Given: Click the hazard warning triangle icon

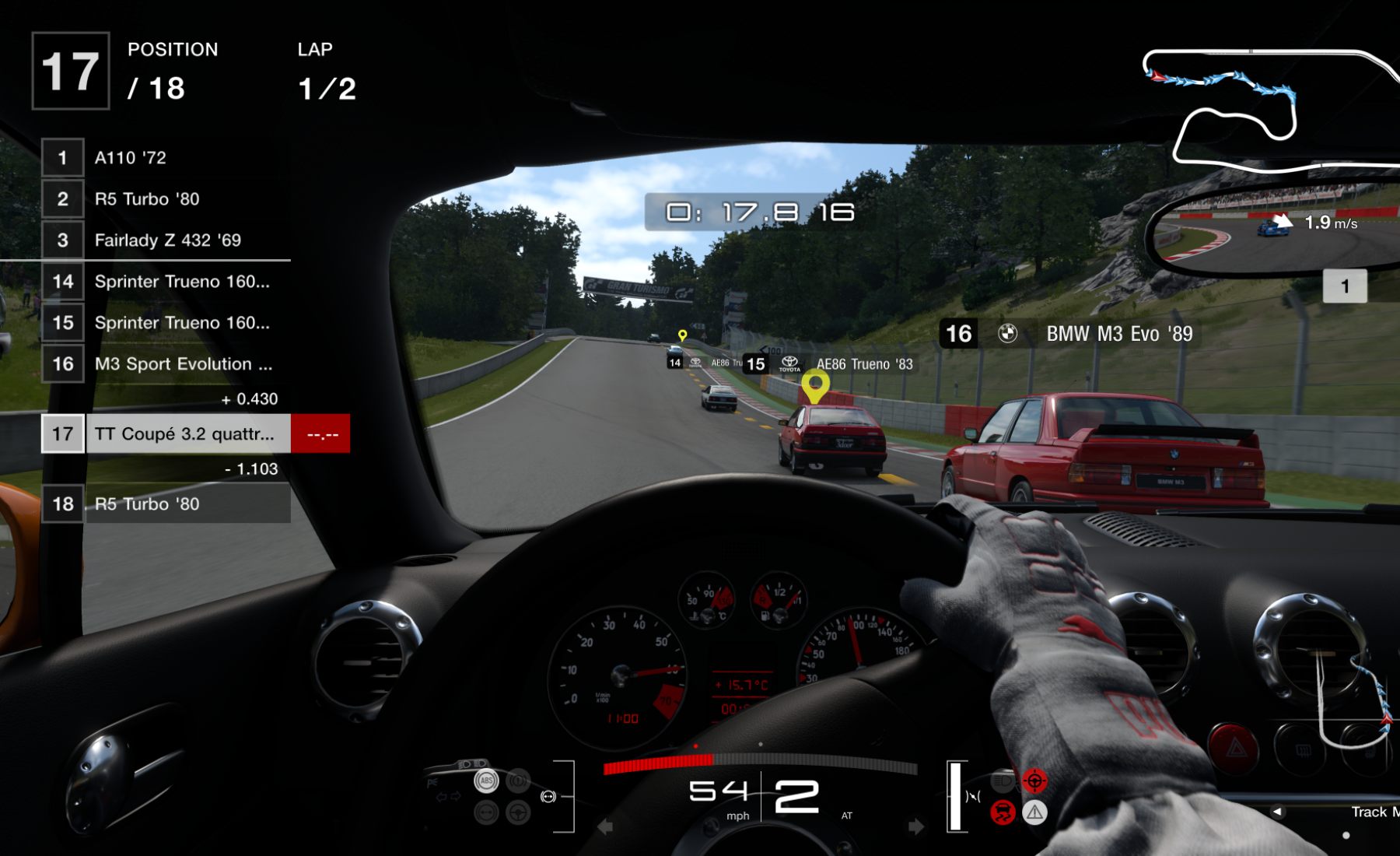Looking at the screenshot, I should pyautogui.click(x=1034, y=813).
